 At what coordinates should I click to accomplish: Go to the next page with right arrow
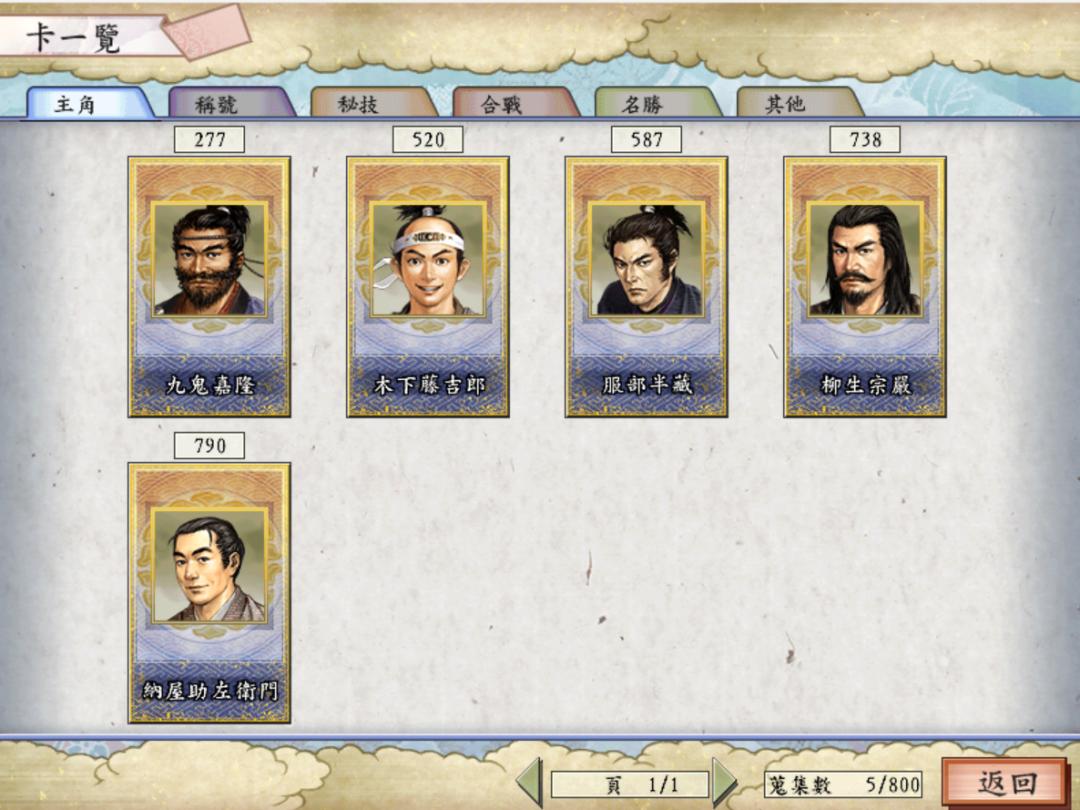[x=725, y=783]
